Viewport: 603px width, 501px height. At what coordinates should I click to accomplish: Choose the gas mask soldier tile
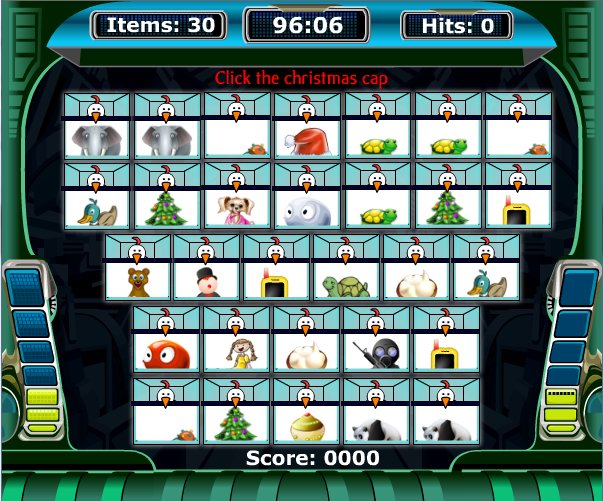click(377, 352)
